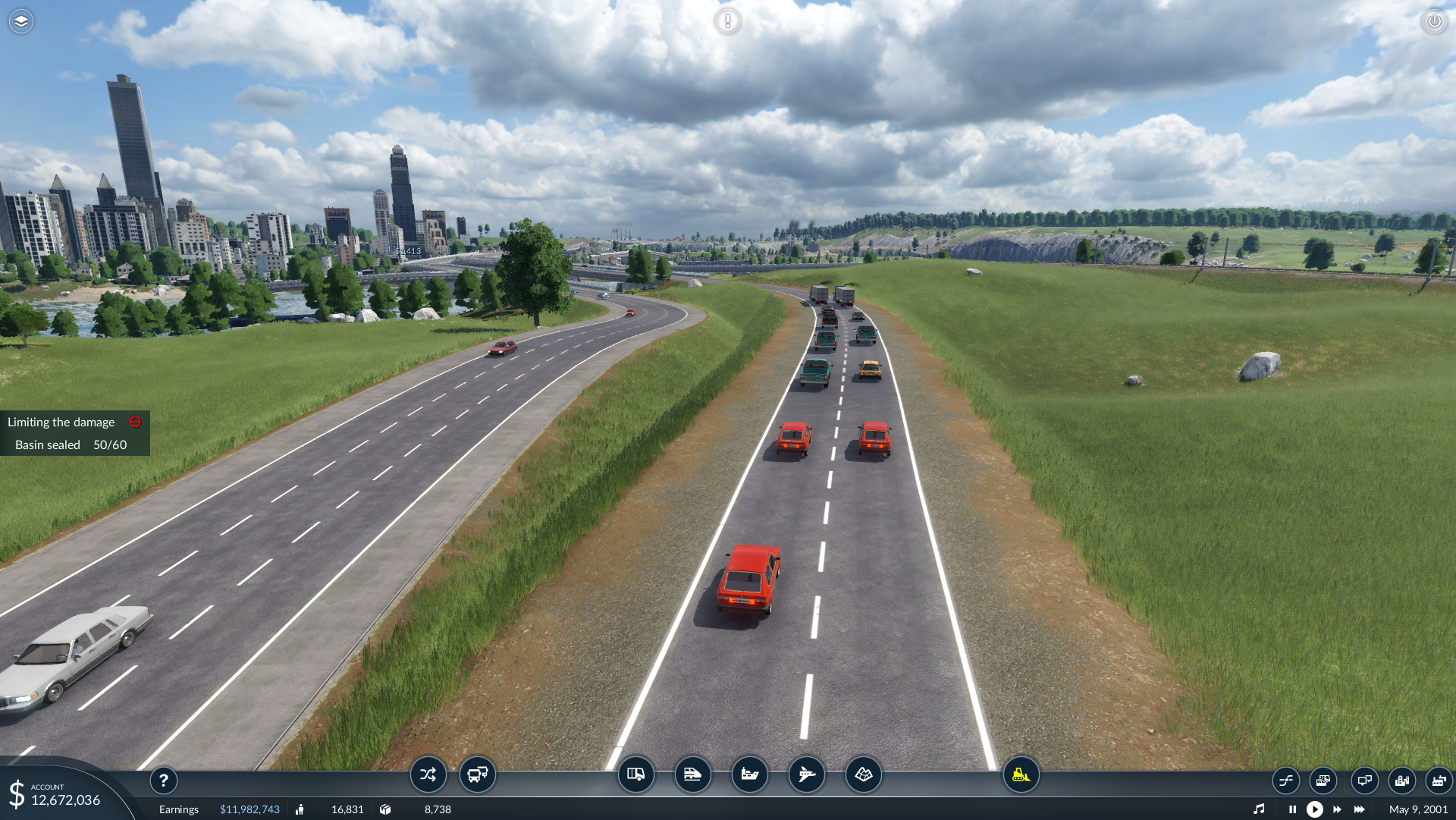Toggle the music note player
Image resolution: width=1456 pixels, height=820 pixels.
tap(1259, 809)
